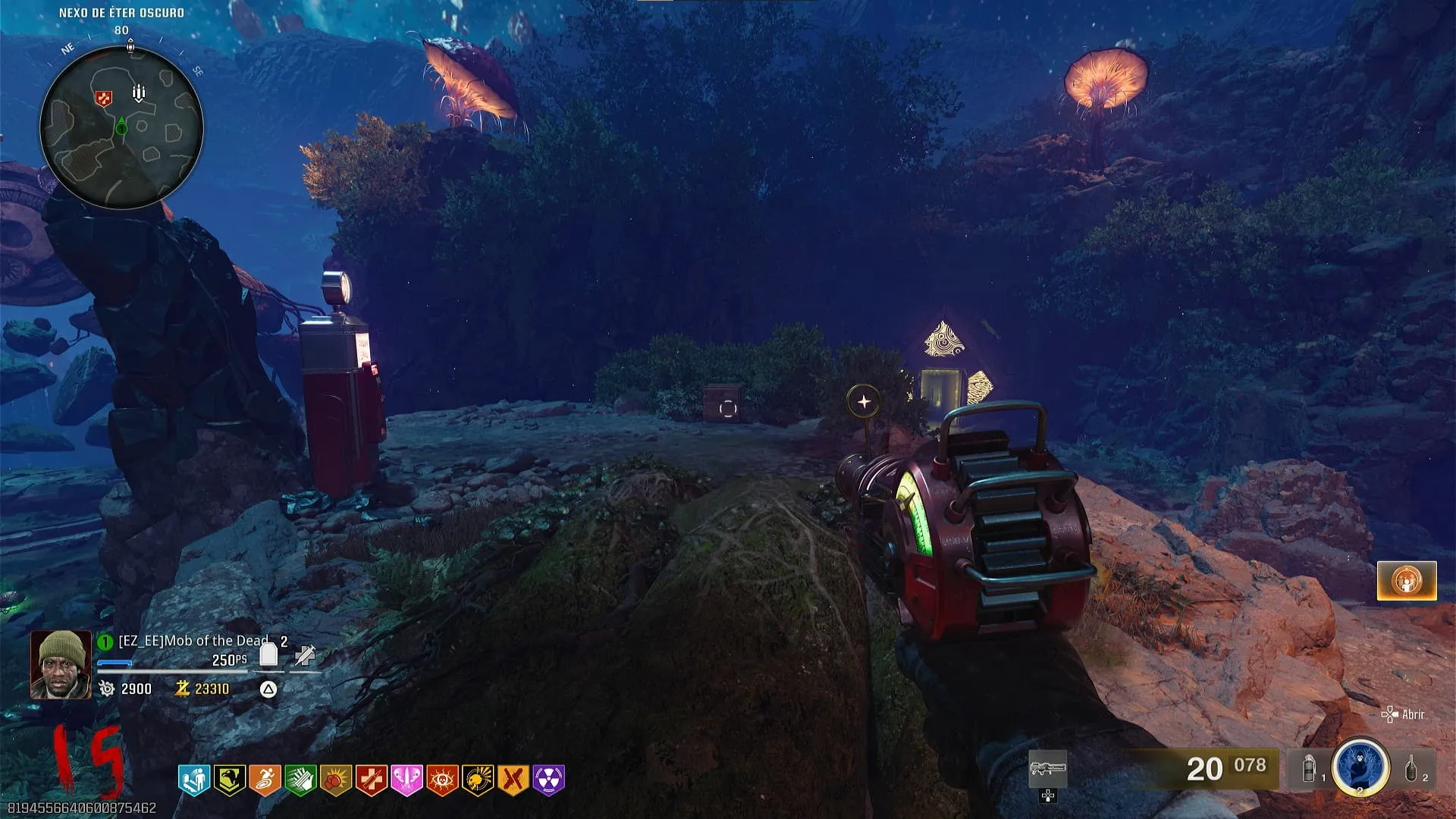The image size is (1456, 819).
Task: Click the green fast hands perk icon
Action: pos(300,780)
